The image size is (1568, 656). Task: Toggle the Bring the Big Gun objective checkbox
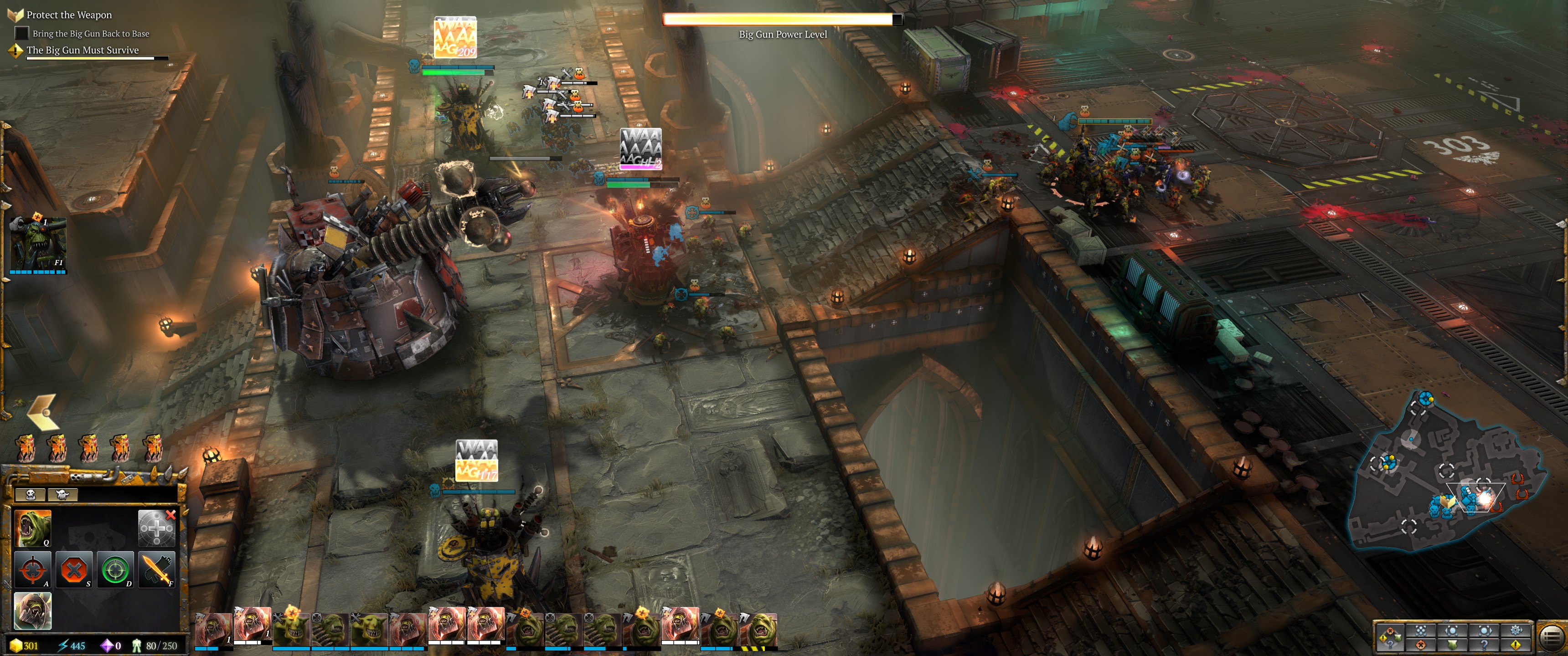point(21,33)
